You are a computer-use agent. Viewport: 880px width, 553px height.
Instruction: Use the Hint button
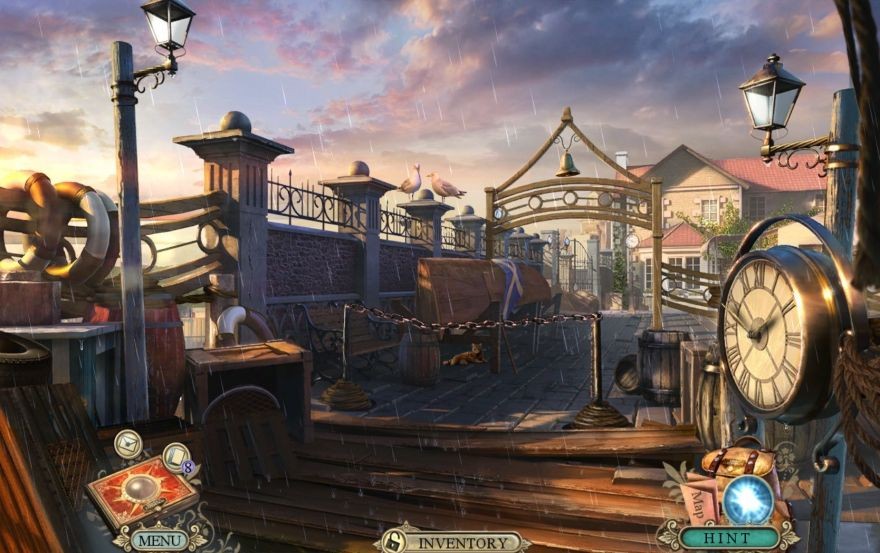click(728, 538)
